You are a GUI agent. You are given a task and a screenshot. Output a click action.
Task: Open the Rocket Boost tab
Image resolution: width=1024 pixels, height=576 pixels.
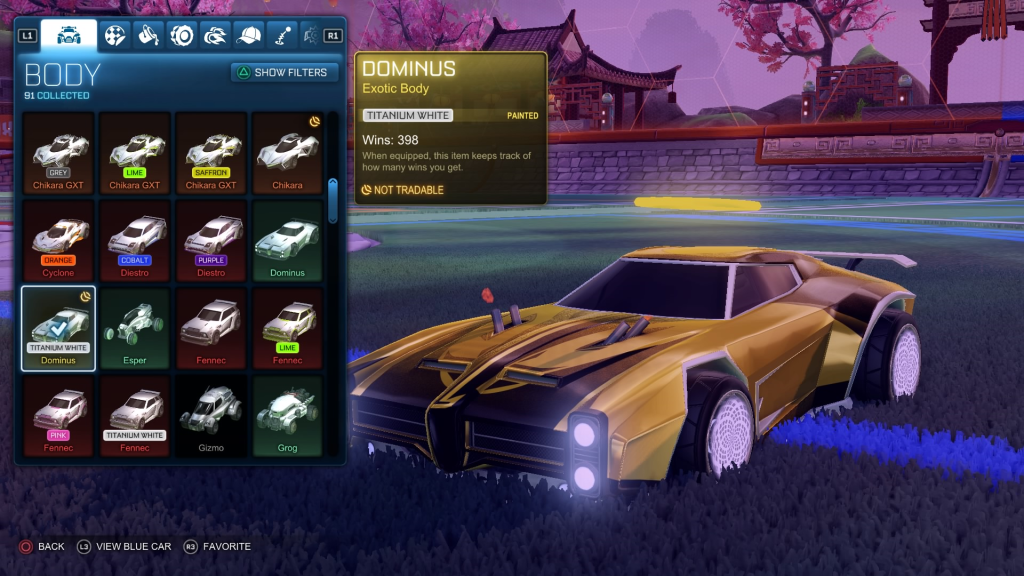(x=215, y=36)
